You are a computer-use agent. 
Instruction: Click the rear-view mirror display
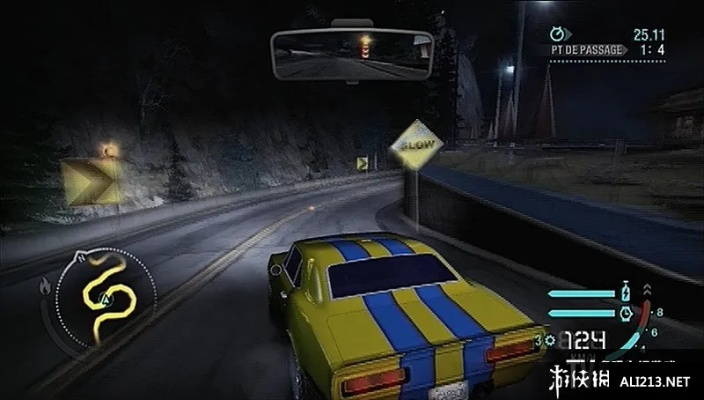tap(351, 55)
